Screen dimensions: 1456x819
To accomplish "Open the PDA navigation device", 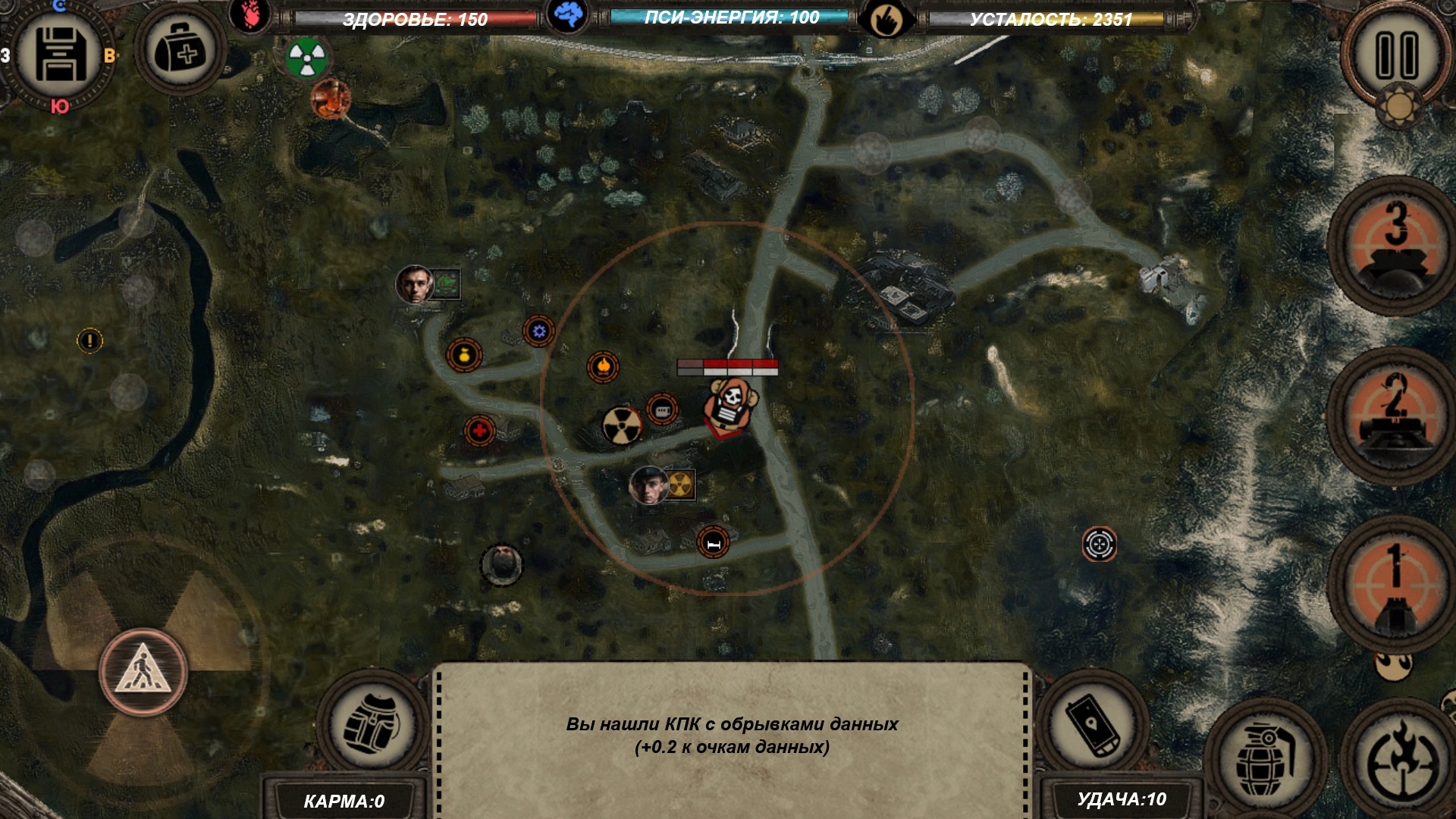I will pos(1092,724).
